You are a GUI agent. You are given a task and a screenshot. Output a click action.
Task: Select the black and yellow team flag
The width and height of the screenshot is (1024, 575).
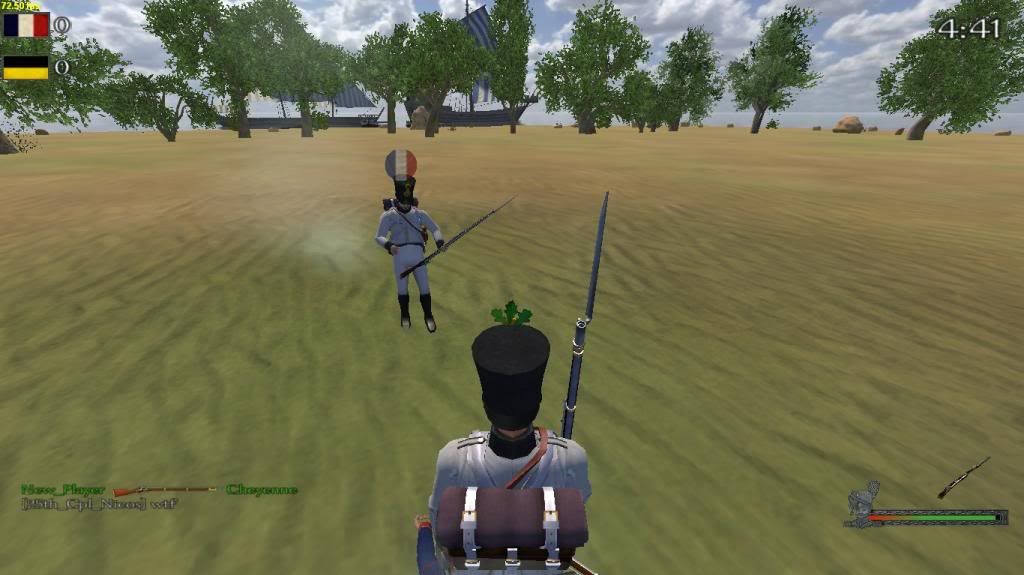(26, 67)
